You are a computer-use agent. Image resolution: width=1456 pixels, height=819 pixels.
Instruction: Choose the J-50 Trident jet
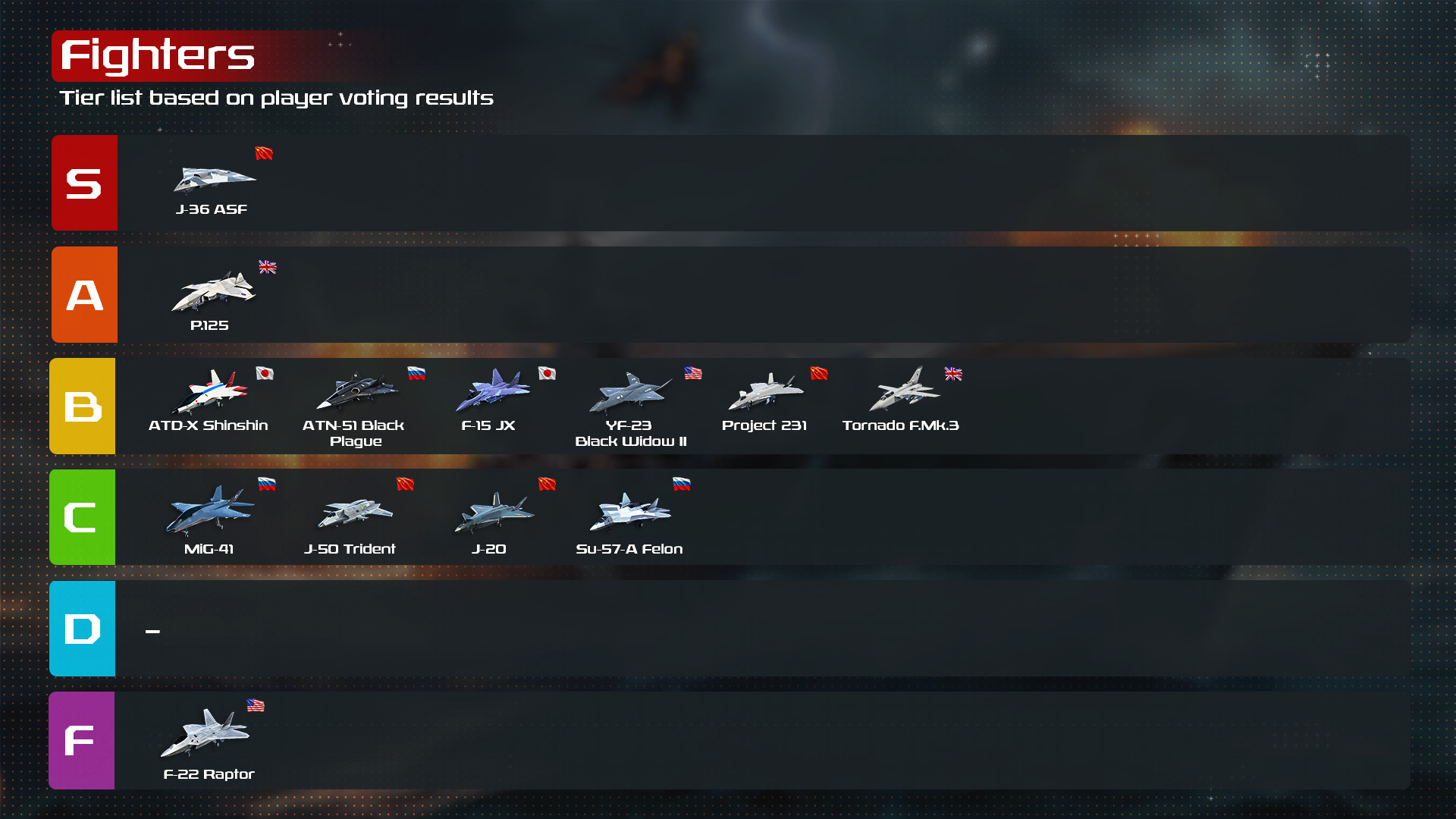pos(353,511)
